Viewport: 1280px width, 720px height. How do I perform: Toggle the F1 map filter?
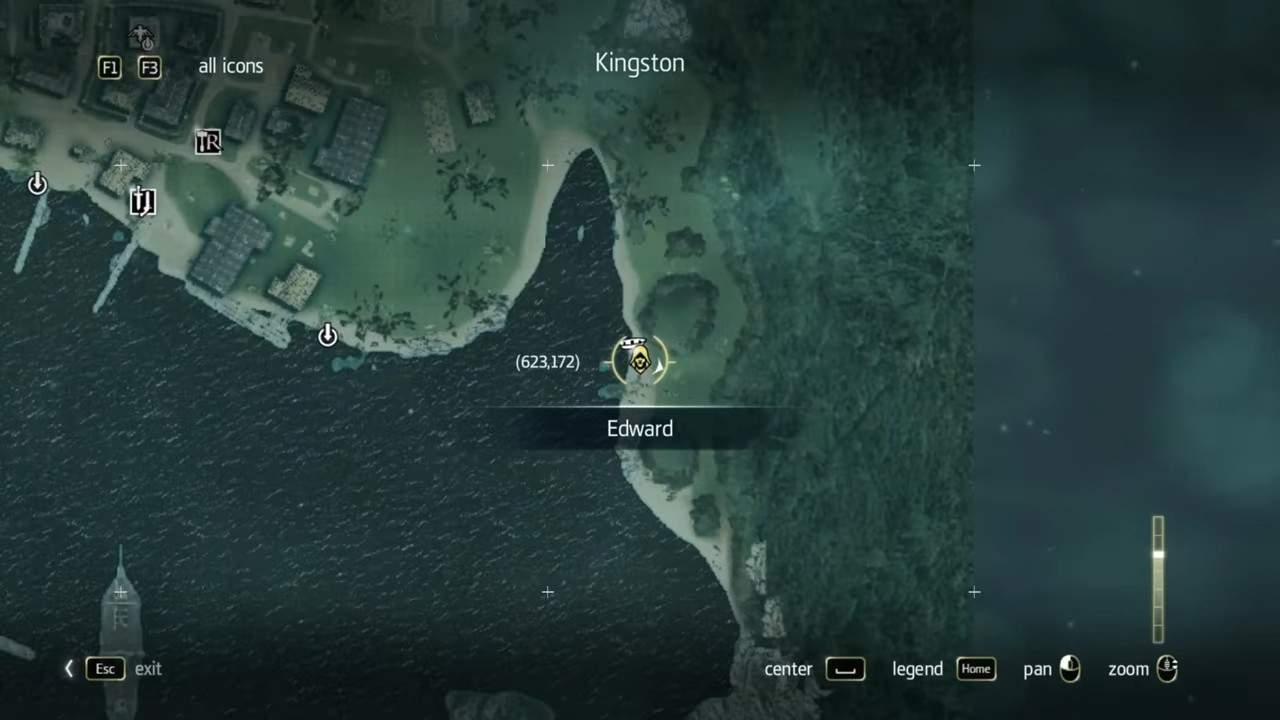[109, 68]
